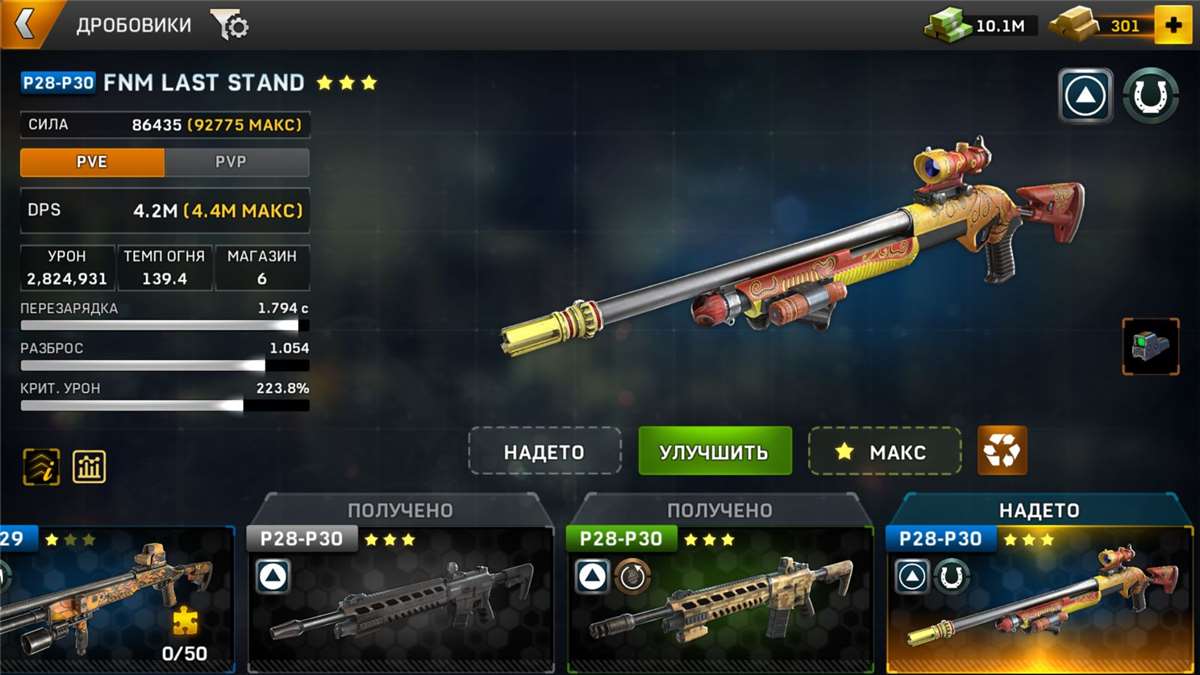1200x675 pixels.
Task: Open the weapon sight attachment slot
Action: coord(1150,347)
